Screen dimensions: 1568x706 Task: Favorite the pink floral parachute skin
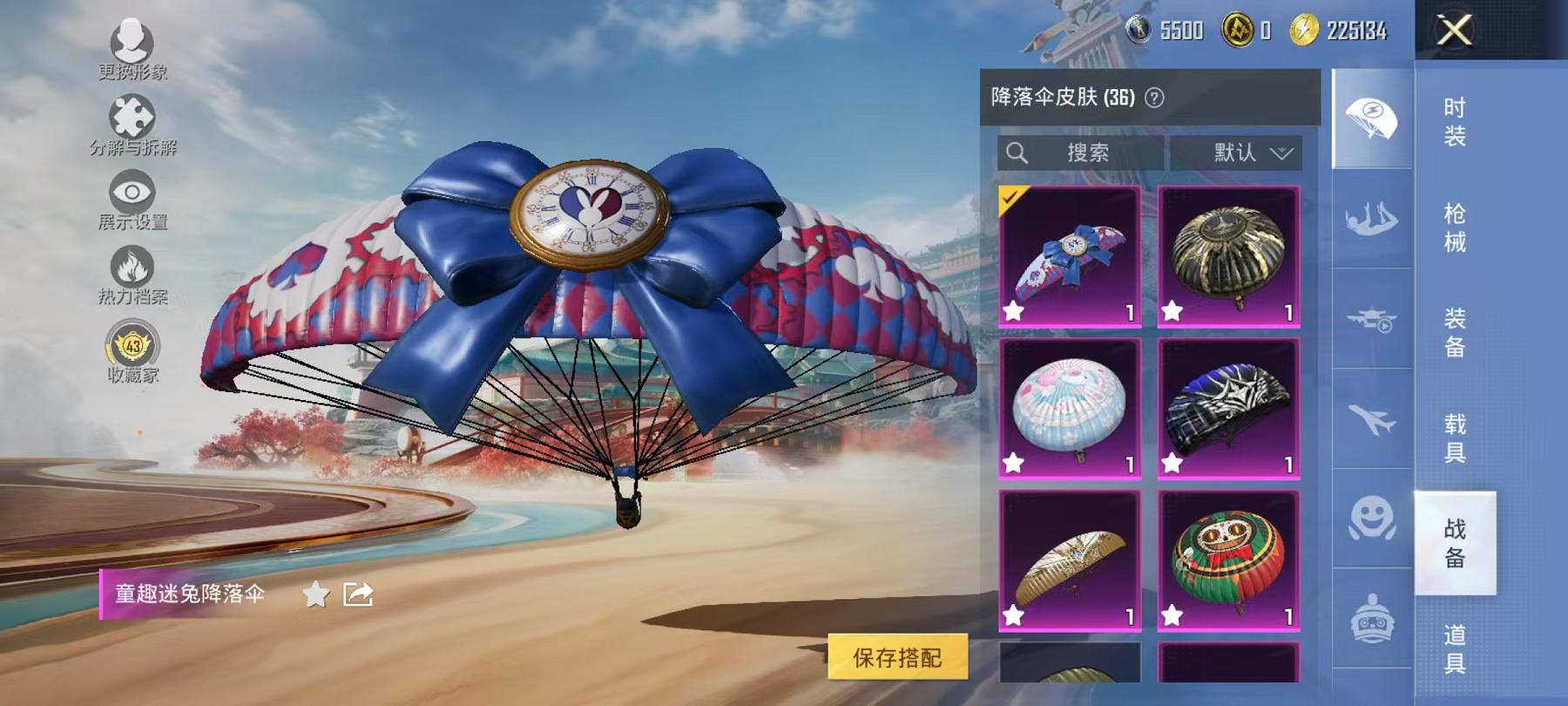tap(1014, 460)
